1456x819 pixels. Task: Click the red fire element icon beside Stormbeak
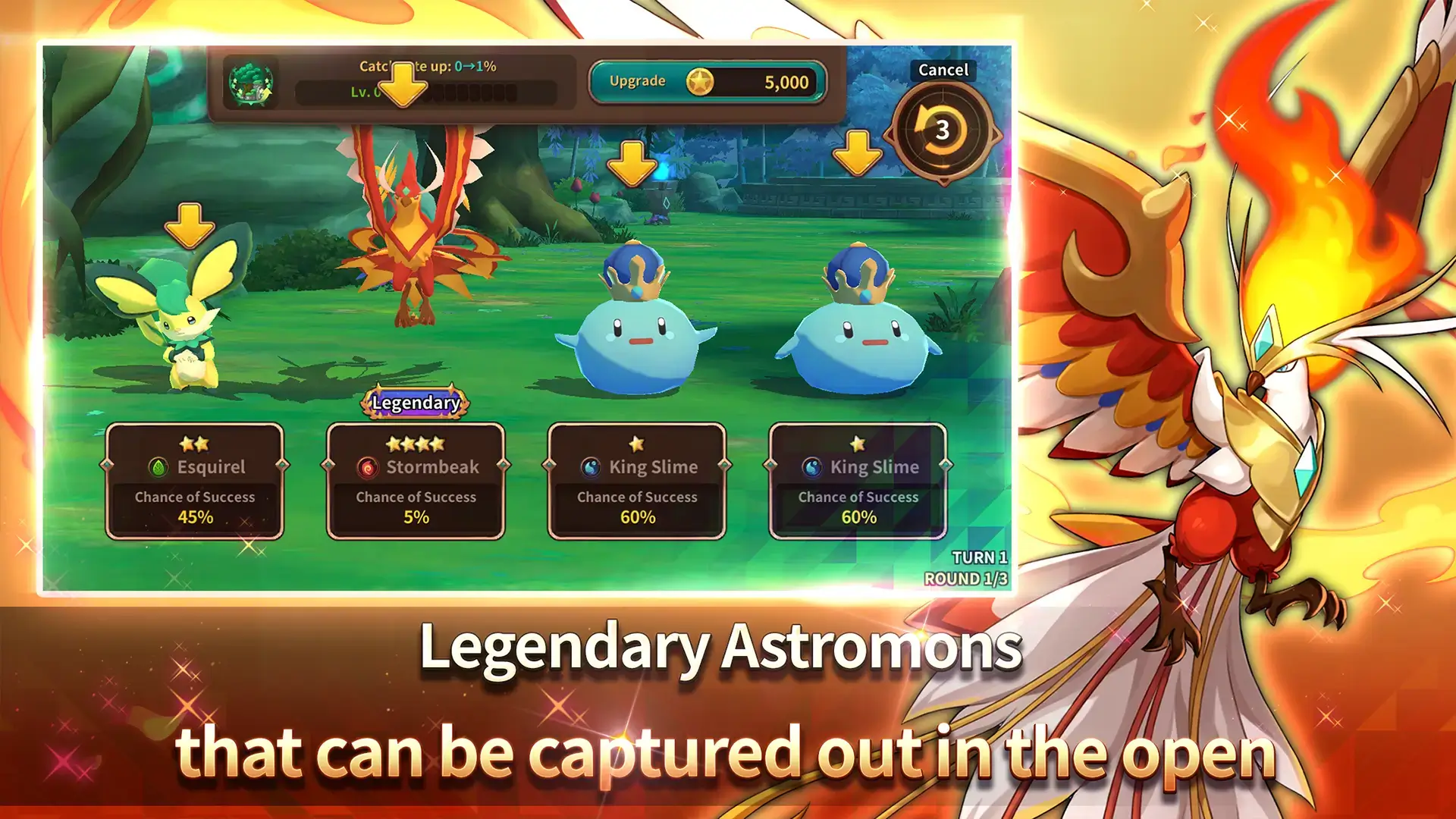tap(367, 467)
